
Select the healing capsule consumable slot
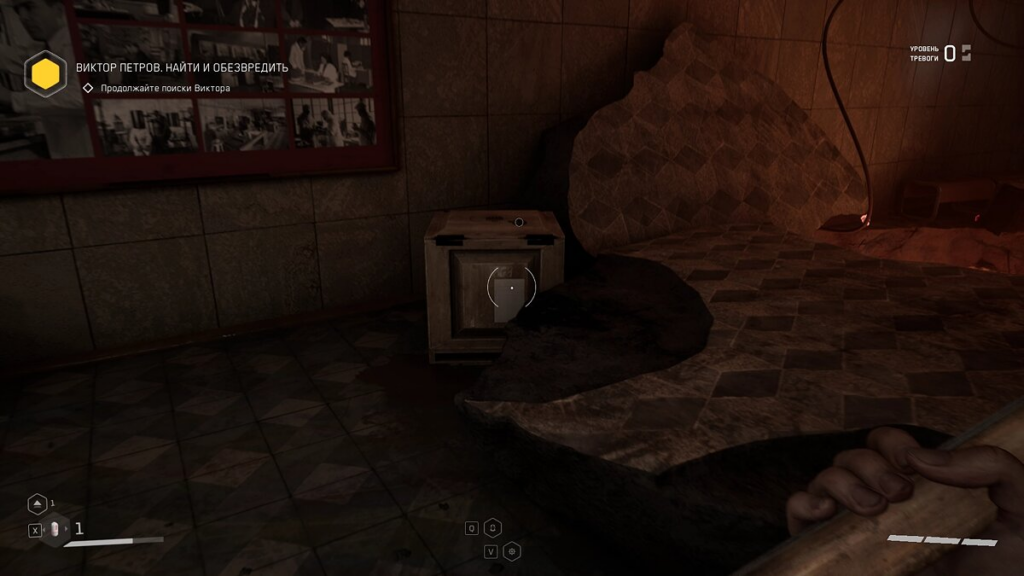tap(56, 529)
